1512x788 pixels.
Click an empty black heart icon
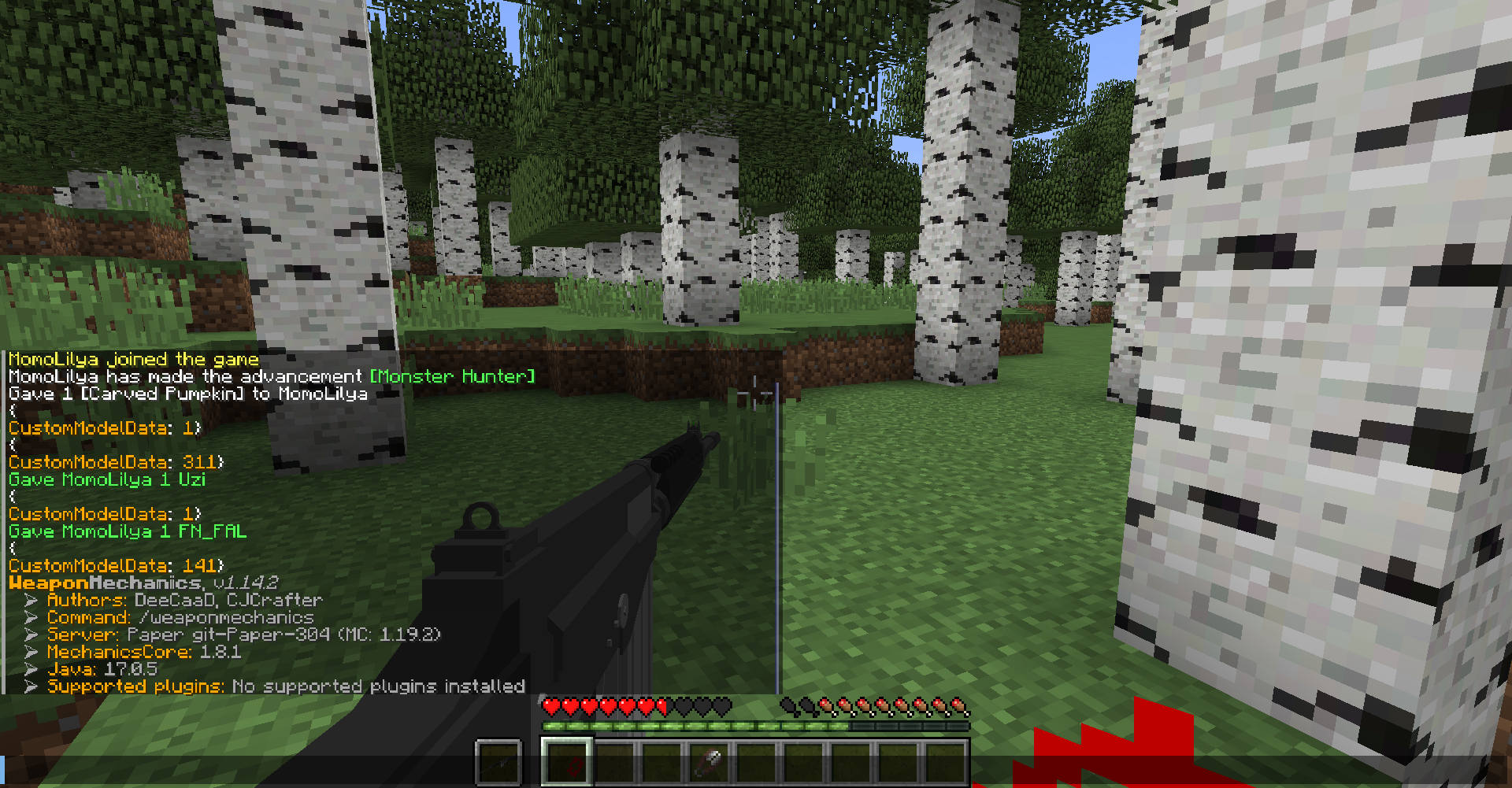point(702,705)
